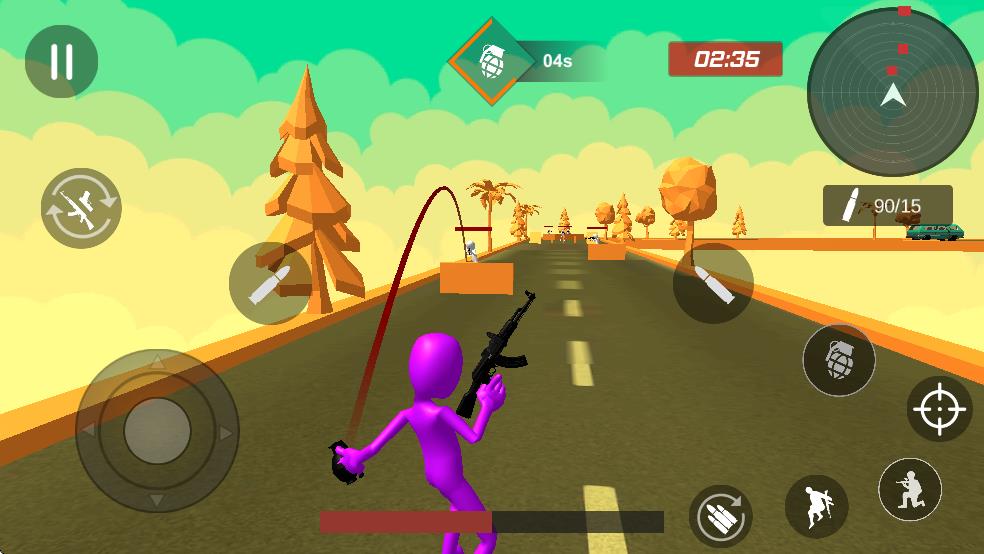Image resolution: width=984 pixels, height=554 pixels.
Task: Throw a grenade with the grenade button
Action: (x=839, y=360)
